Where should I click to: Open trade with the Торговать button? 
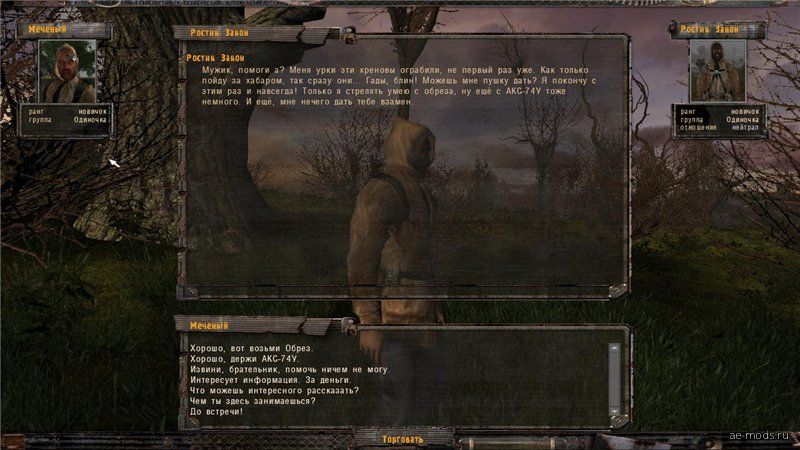[x=403, y=439]
